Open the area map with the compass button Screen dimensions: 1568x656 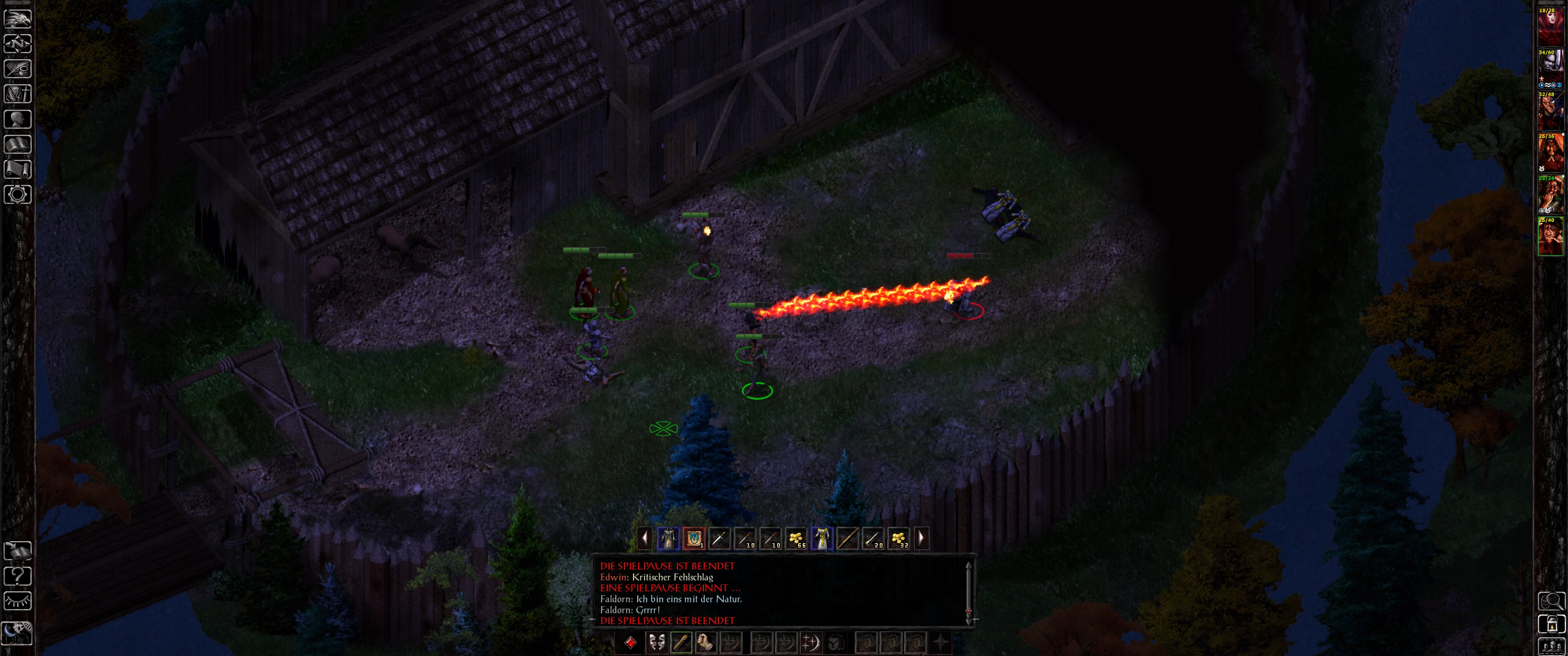(18, 44)
